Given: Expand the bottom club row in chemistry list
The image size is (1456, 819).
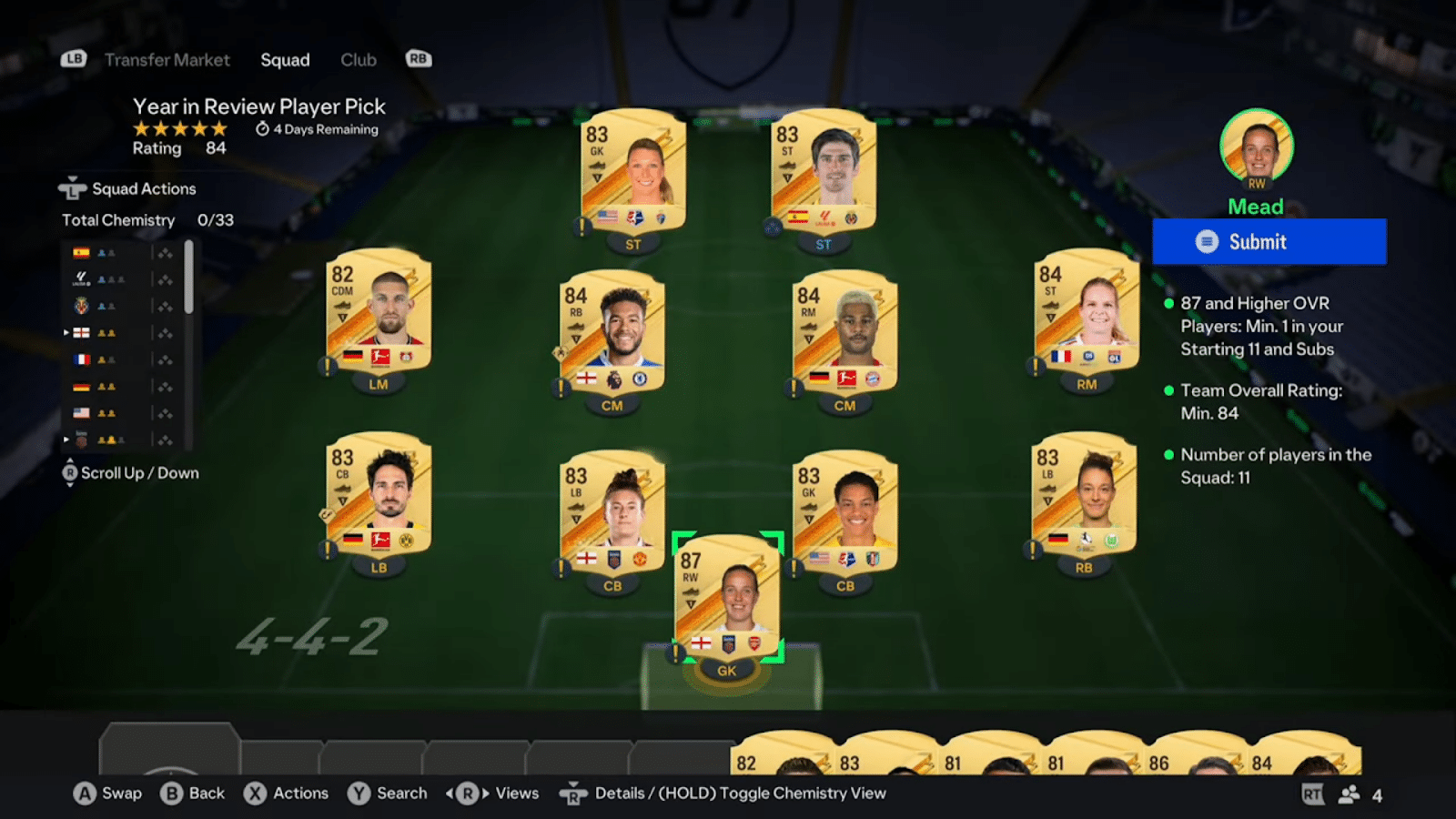Looking at the screenshot, I should tap(66, 440).
